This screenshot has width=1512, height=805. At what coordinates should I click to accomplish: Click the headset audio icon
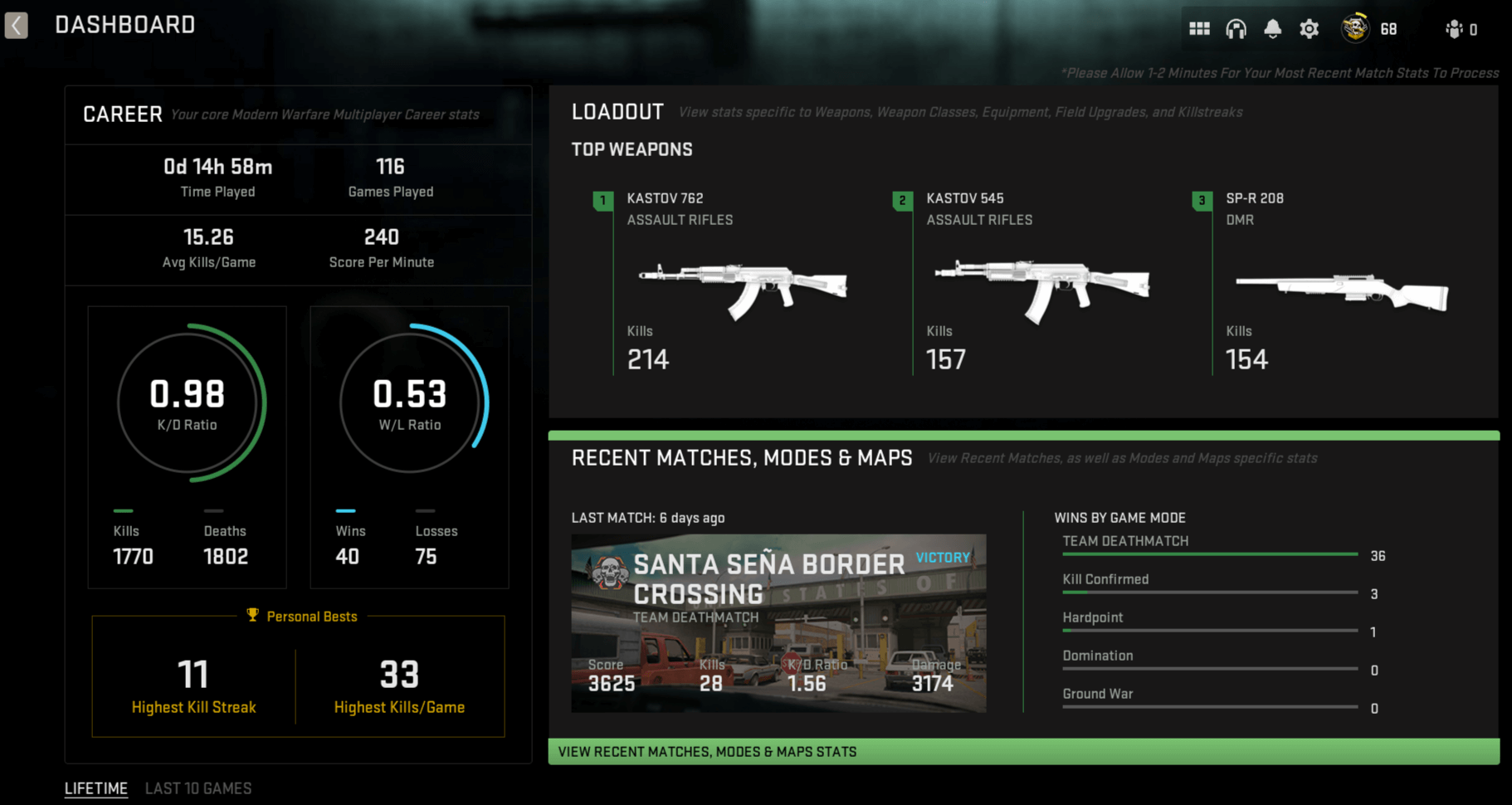click(x=1236, y=27)
